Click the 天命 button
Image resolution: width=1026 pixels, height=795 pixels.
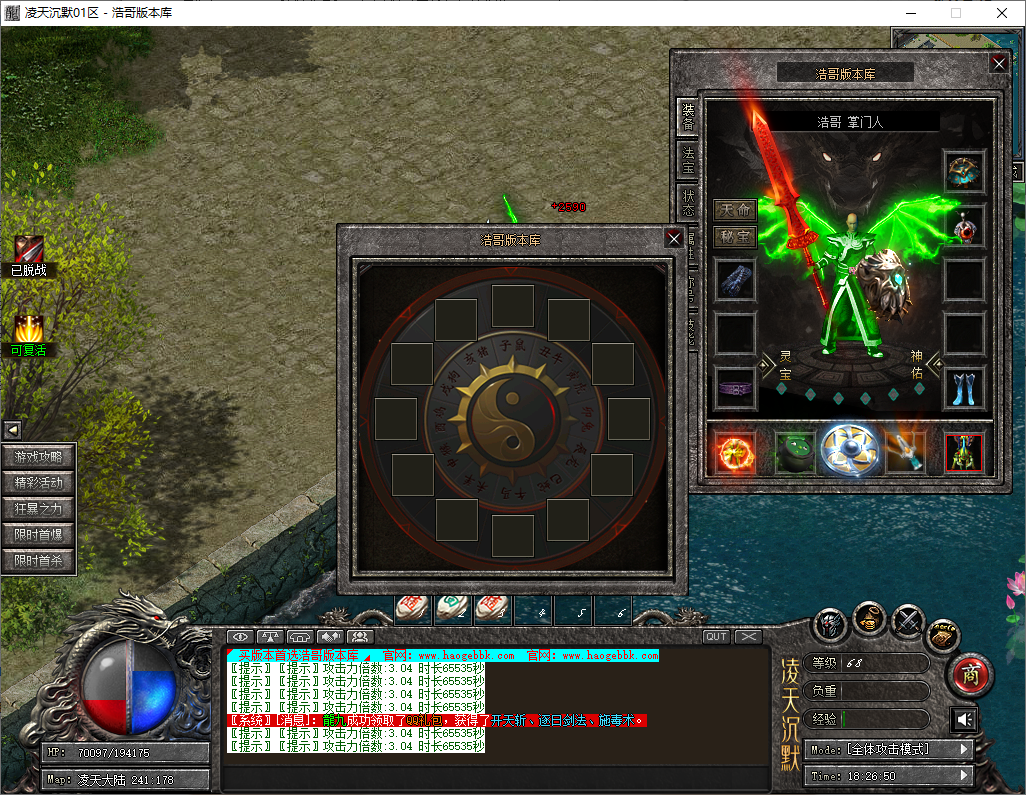(734, 211)
